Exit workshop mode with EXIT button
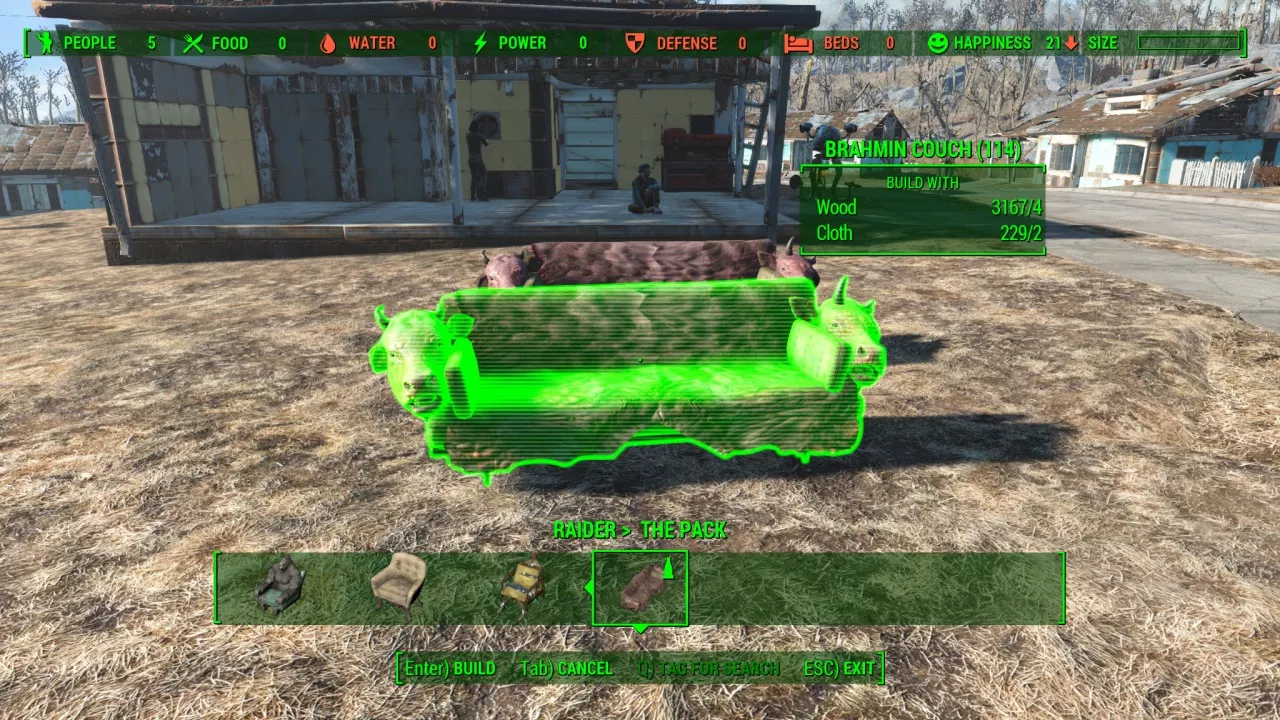This screenshot has width=1280, height=720. 840,668
